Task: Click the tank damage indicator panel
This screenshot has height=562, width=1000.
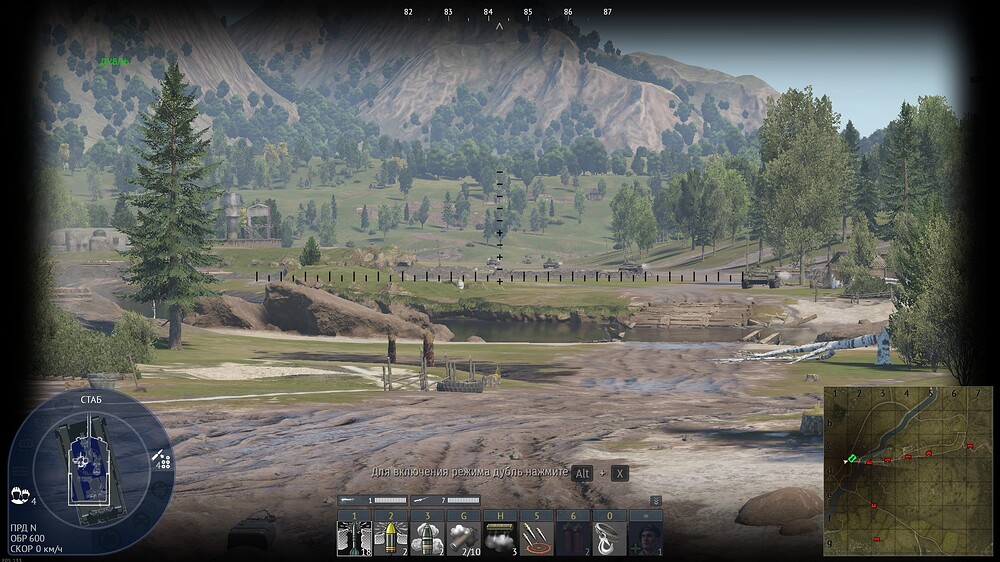Action: [x=90, y=468]
